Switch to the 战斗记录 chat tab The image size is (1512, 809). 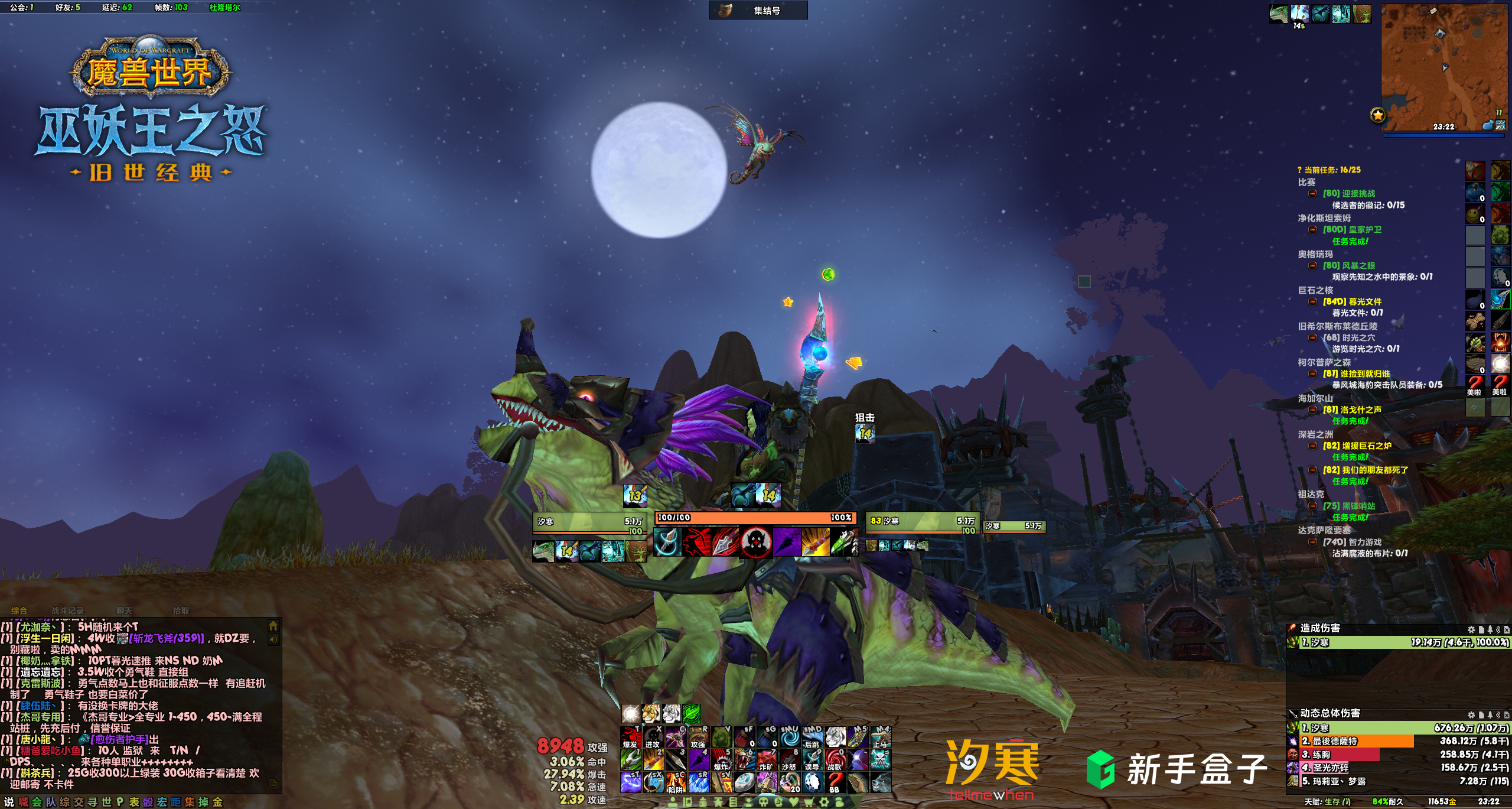click(67, 610)
